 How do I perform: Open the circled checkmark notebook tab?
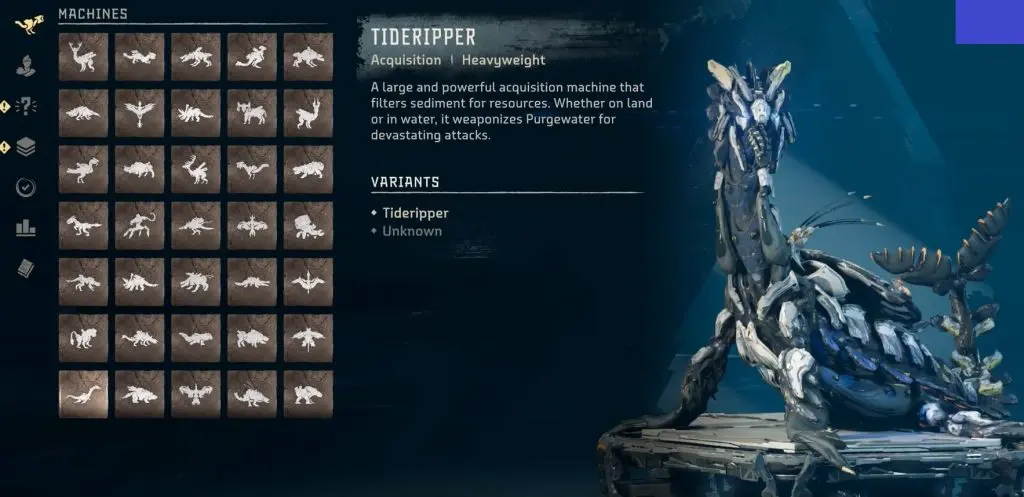pos(26,187)
